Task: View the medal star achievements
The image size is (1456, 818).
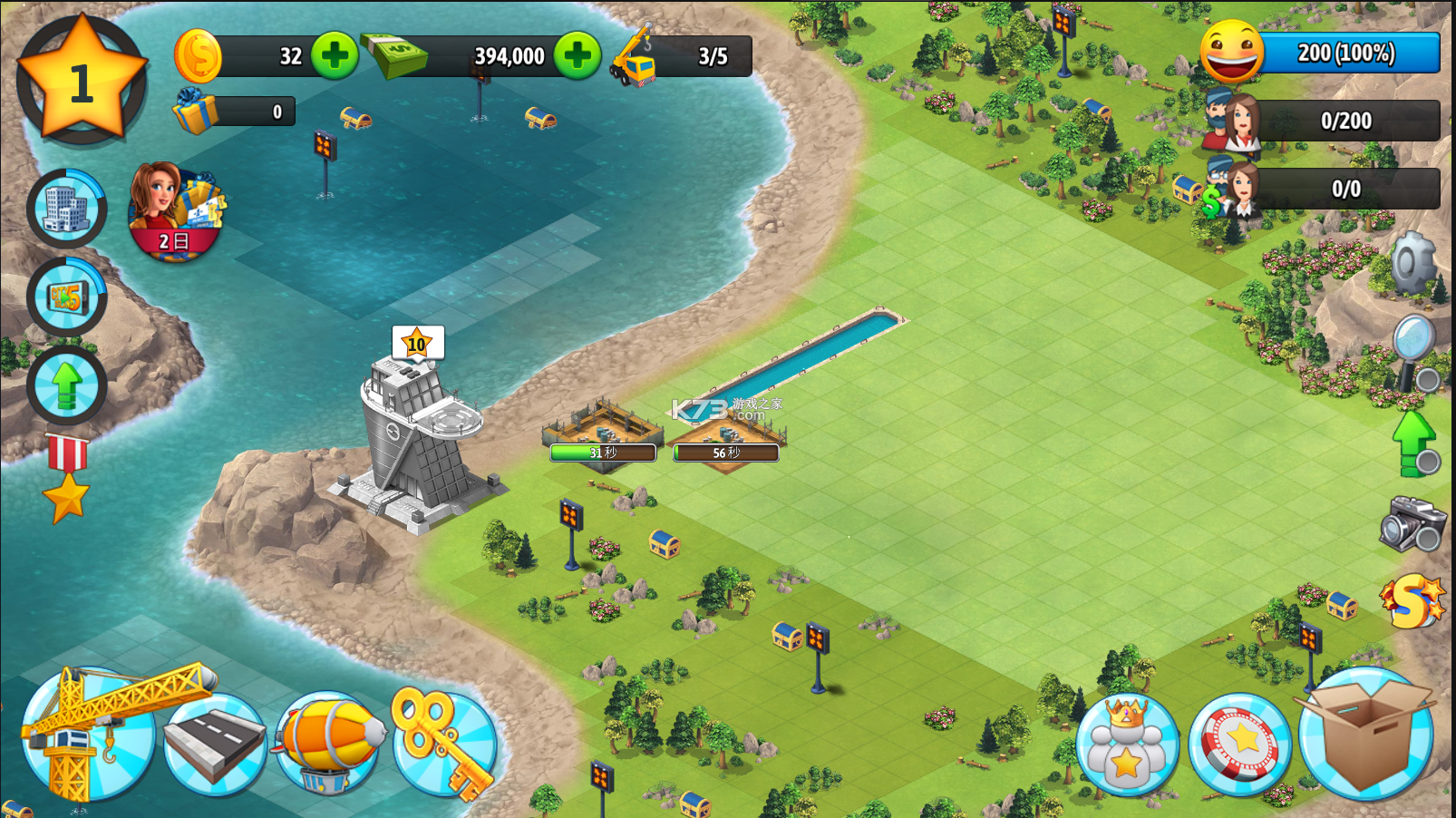Action: pos(67,479)
